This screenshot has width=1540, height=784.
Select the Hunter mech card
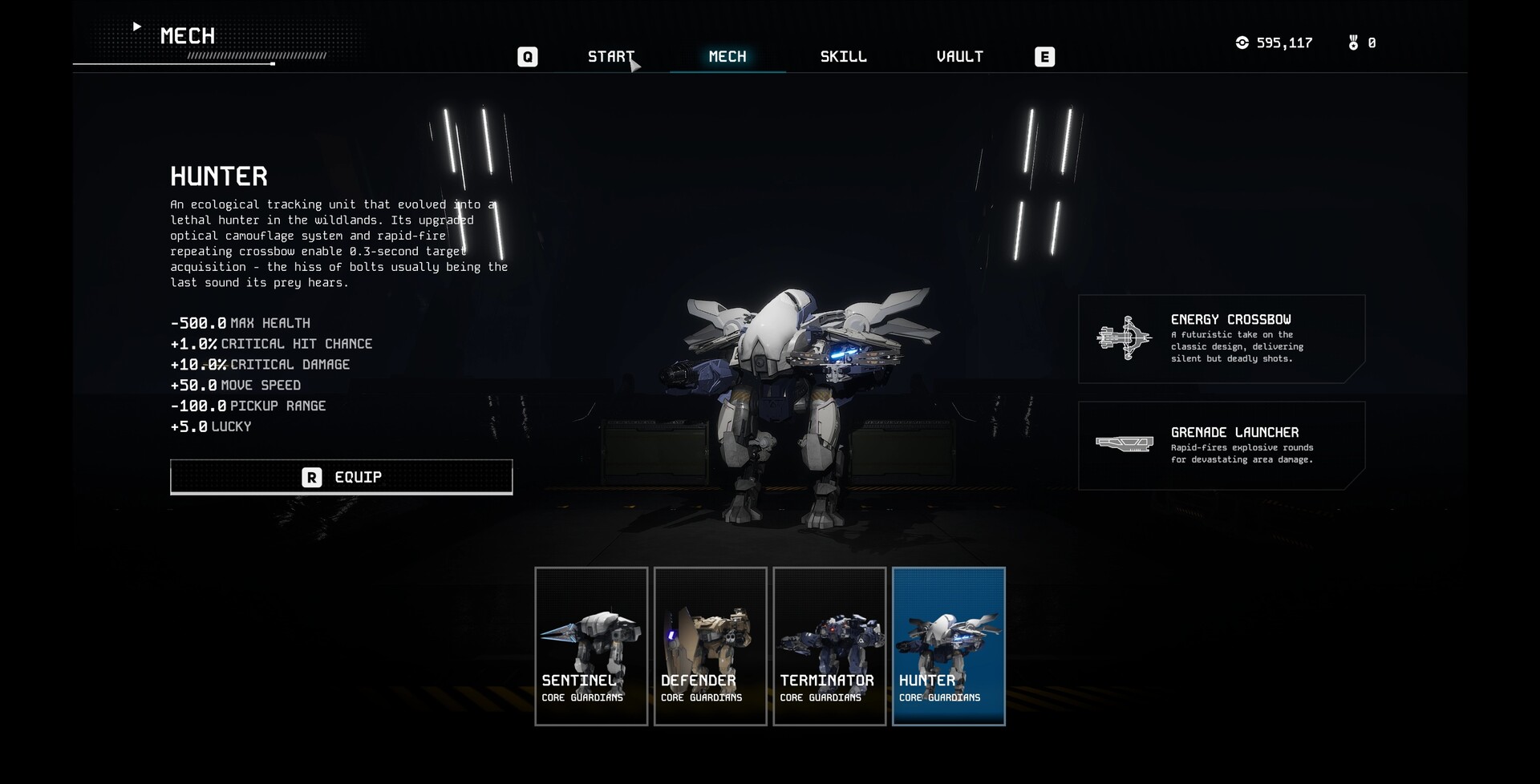(948, 645)
